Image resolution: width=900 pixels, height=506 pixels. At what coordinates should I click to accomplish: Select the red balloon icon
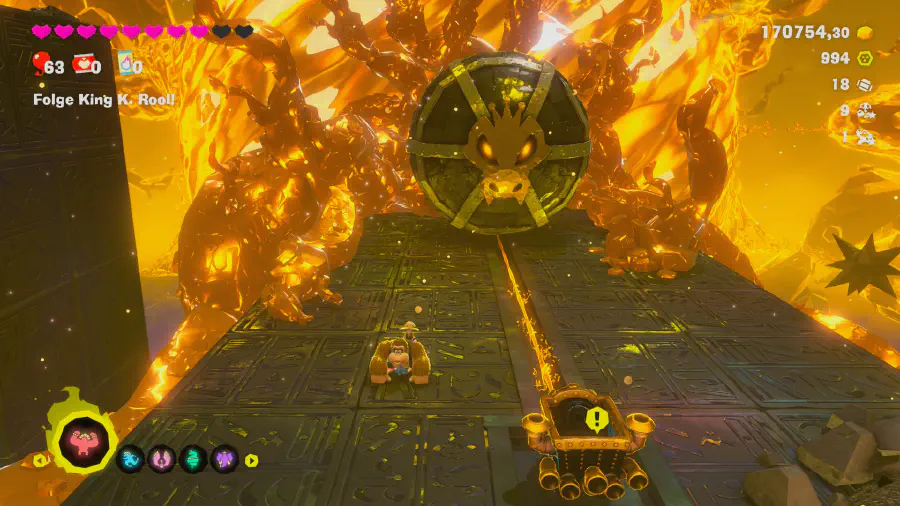pos(40,66)
